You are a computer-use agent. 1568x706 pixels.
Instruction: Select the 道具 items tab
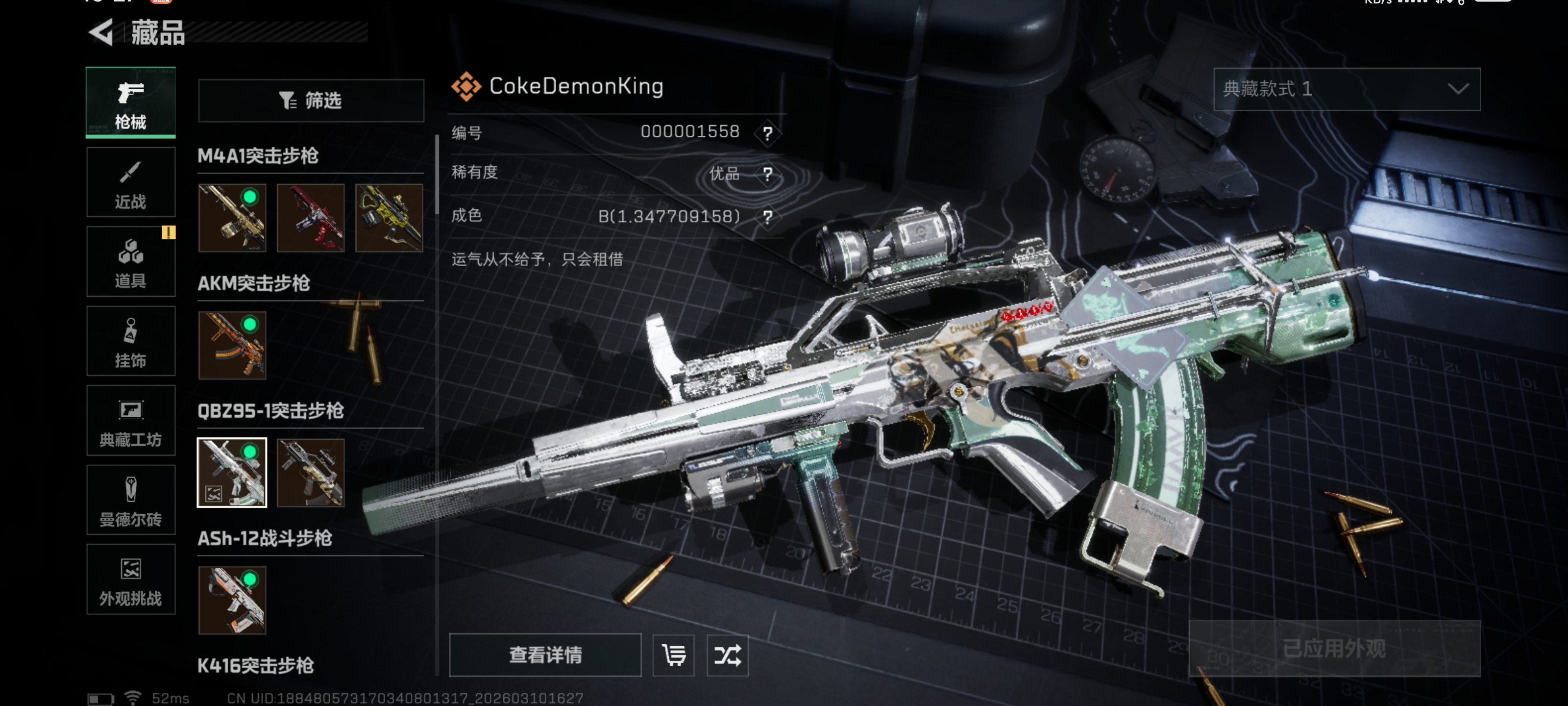(x=131, y=262)
